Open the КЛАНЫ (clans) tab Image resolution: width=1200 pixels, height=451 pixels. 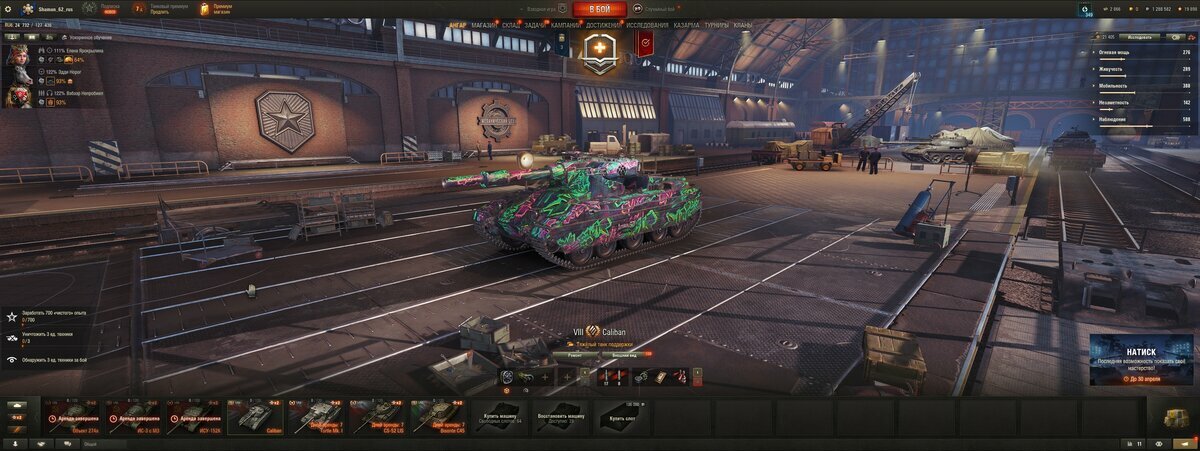tap(743, 24)
